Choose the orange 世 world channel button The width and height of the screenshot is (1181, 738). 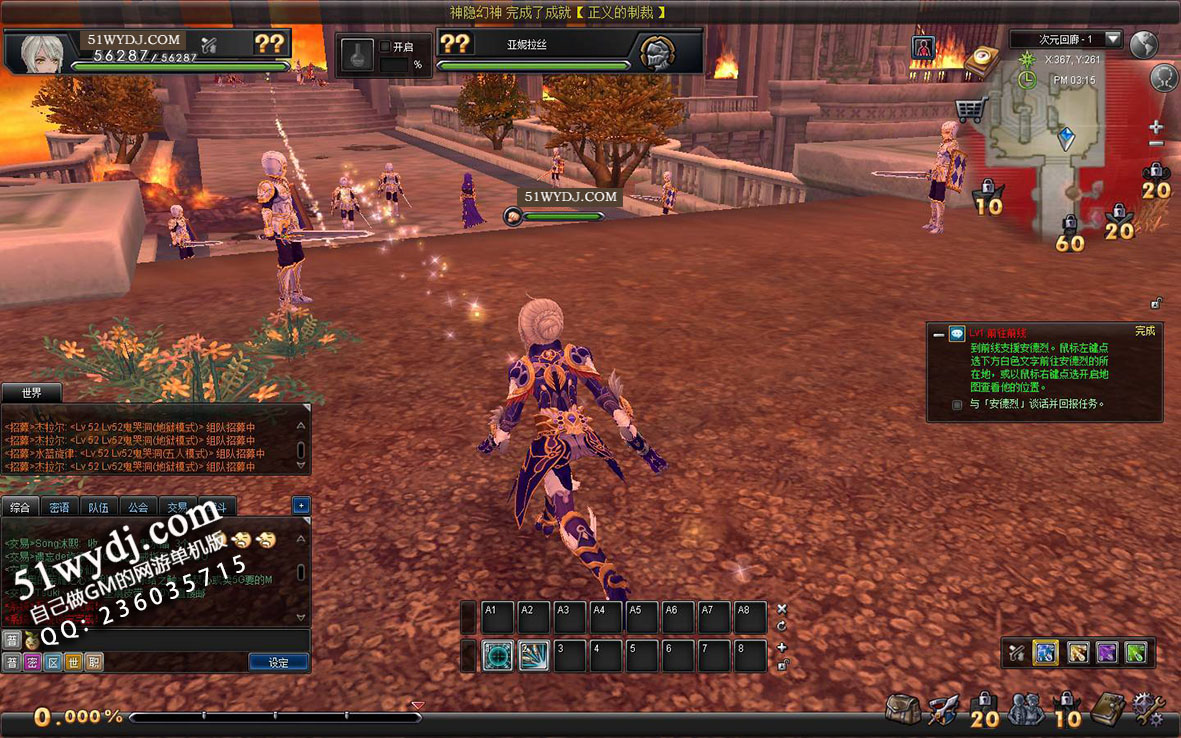coord(73,662)
